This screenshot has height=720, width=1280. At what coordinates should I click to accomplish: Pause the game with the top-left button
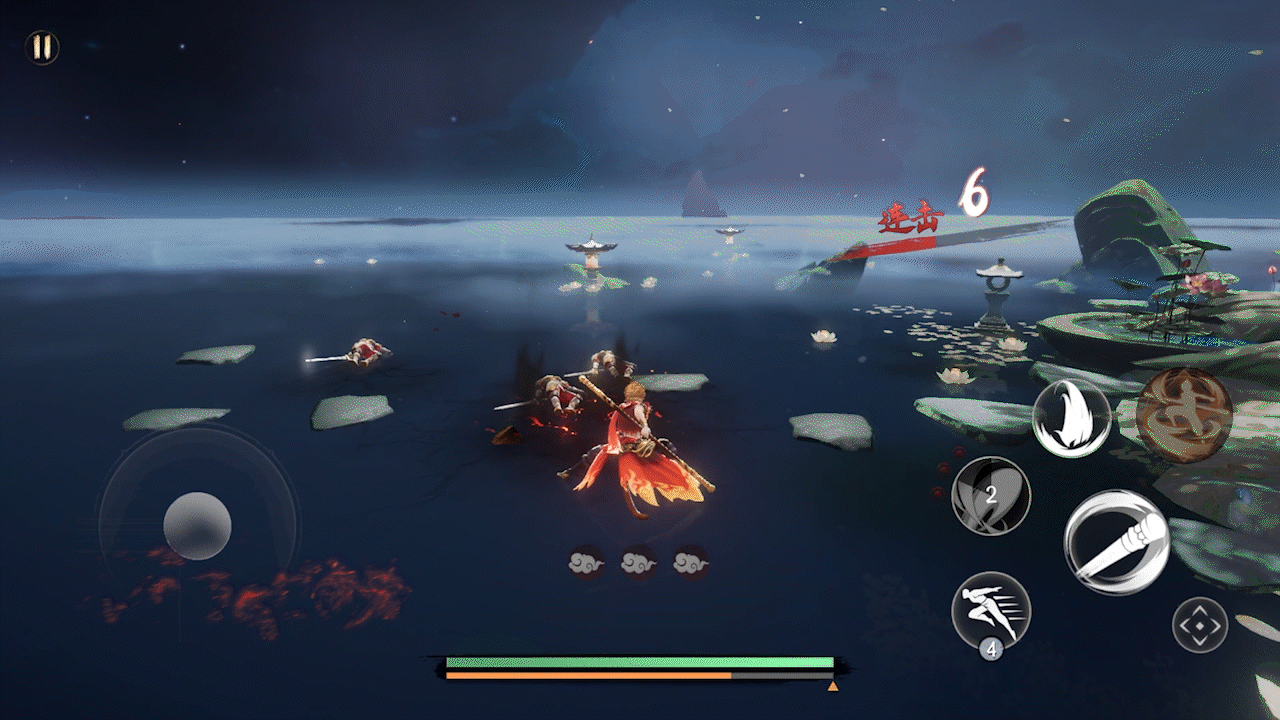click(41, 47)
